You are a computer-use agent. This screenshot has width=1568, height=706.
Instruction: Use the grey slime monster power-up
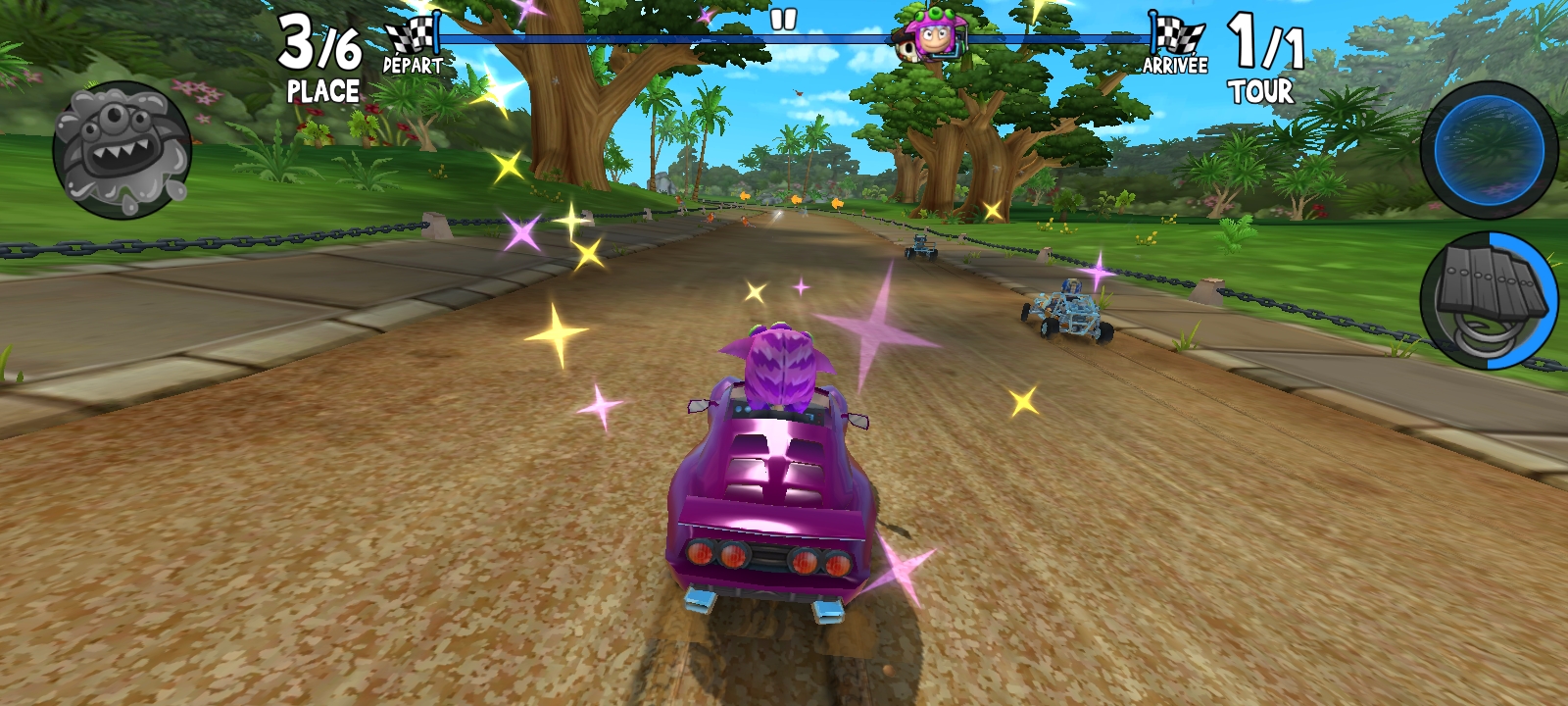[x=122, y=150]
